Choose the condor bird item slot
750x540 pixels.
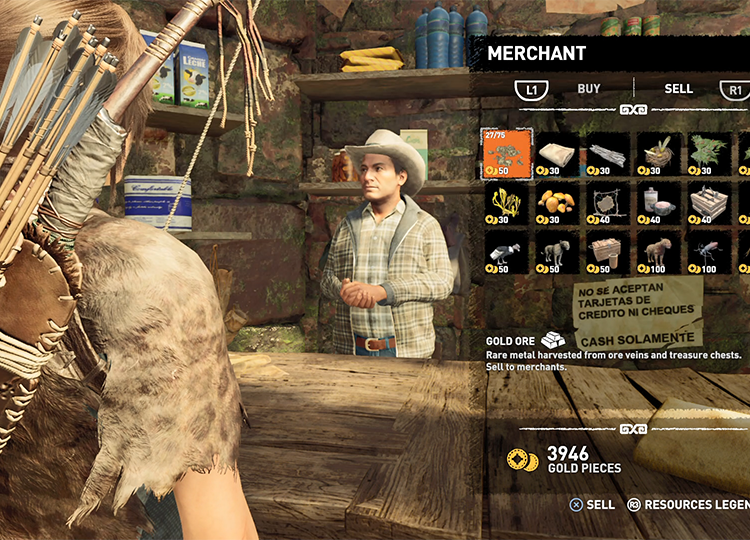click(x=508, y=253)
